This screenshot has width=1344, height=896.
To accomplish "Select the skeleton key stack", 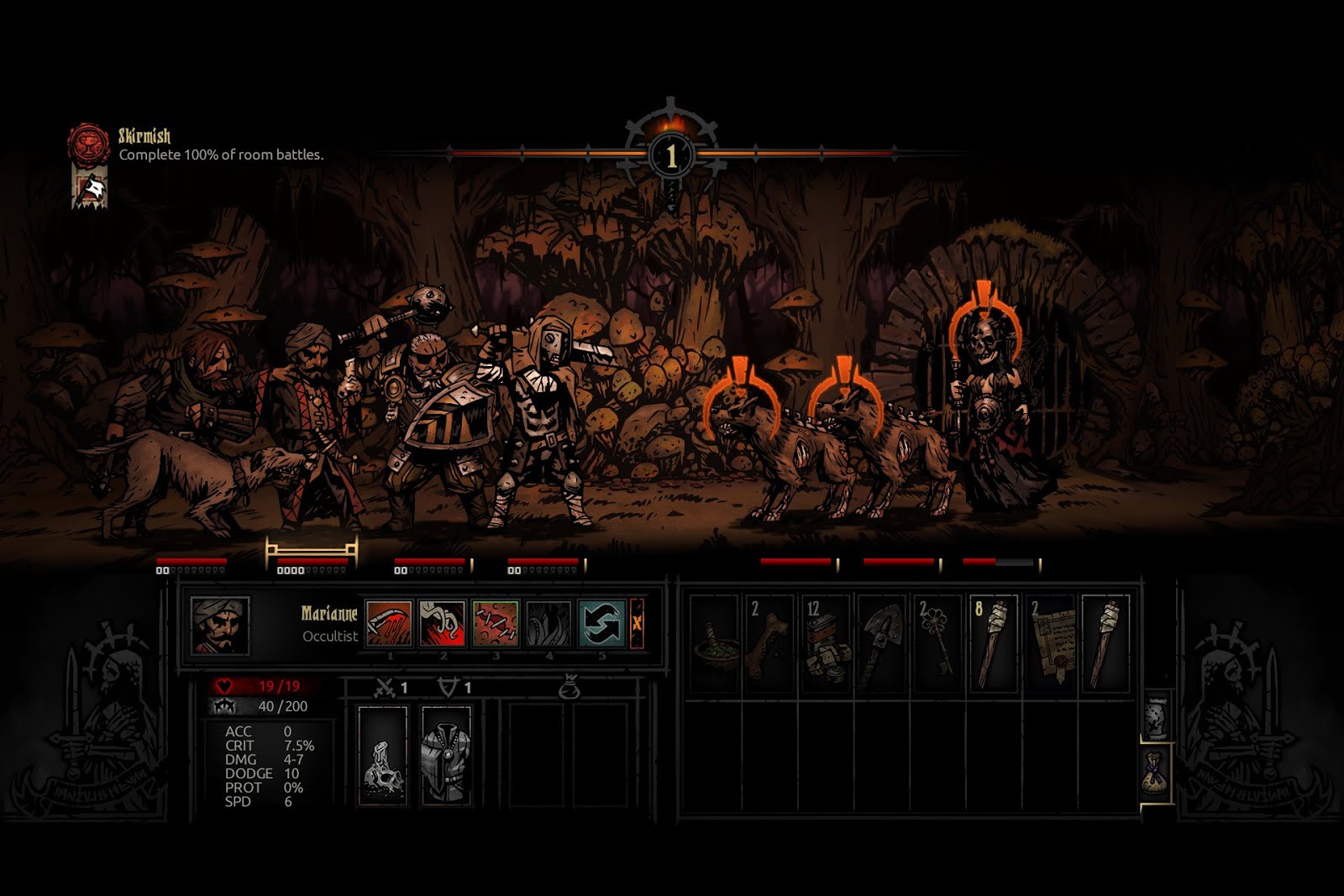I will pyautogui.click(x=937, y=644).
